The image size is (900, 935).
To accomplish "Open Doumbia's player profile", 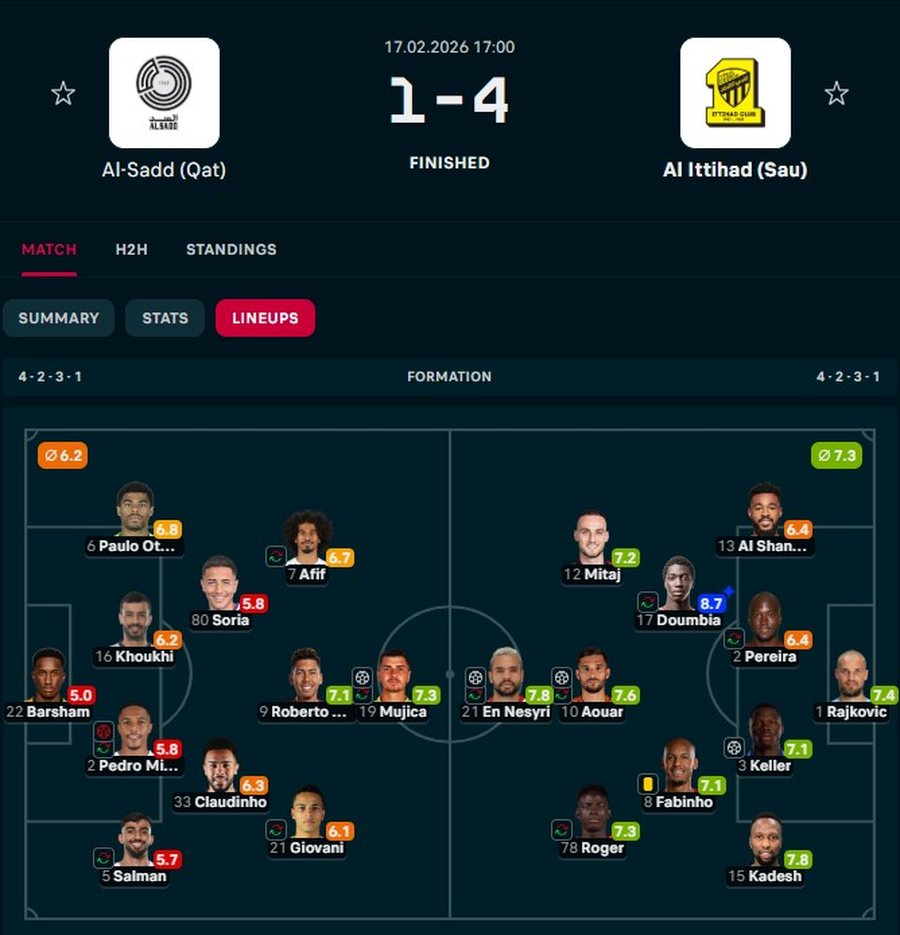I will click(x=678, y=583).
